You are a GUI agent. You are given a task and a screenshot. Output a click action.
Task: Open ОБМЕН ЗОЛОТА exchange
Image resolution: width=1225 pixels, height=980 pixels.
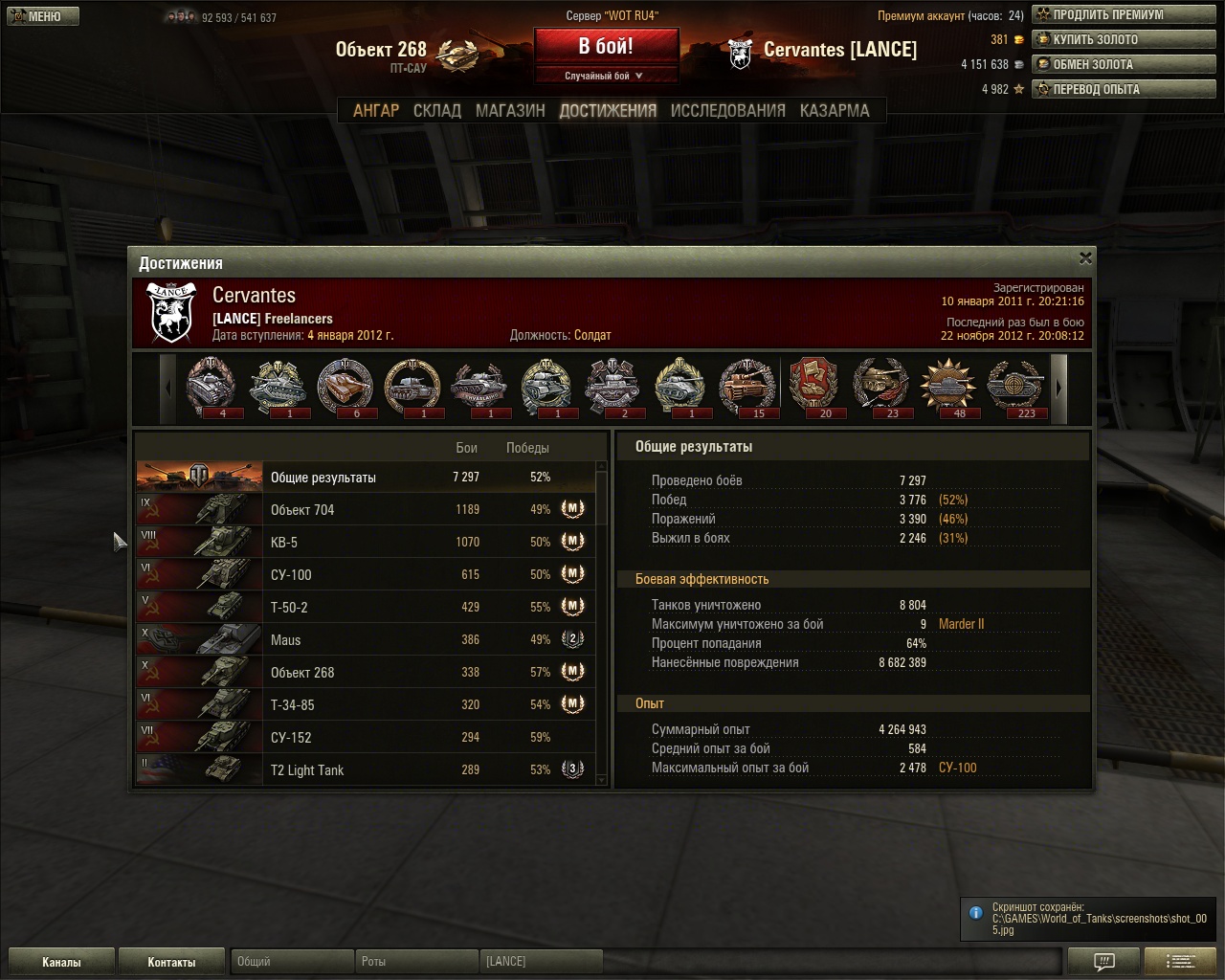click(1122, 64)
